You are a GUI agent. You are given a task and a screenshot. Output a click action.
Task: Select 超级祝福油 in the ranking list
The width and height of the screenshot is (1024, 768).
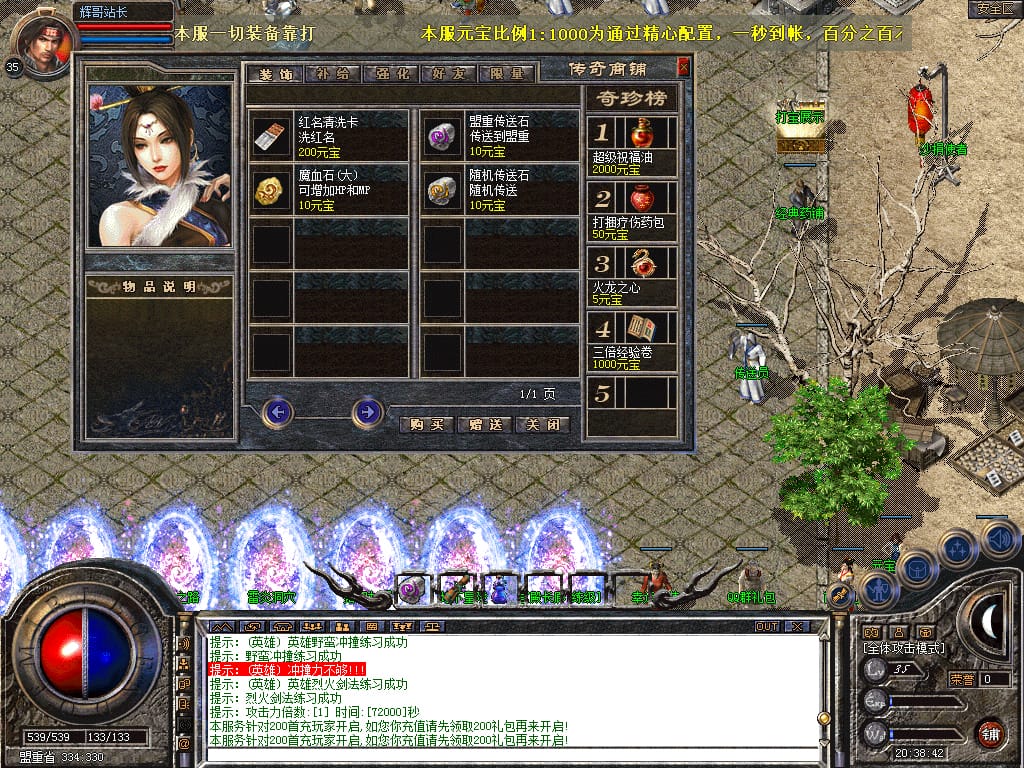632,144
